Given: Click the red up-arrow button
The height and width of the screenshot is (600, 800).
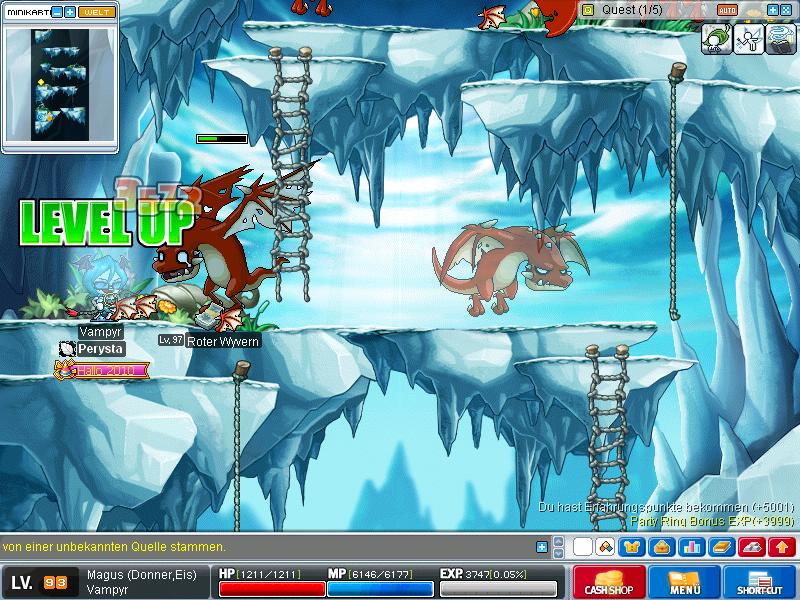Looking at the screenshot, I should tap(782, 547).
